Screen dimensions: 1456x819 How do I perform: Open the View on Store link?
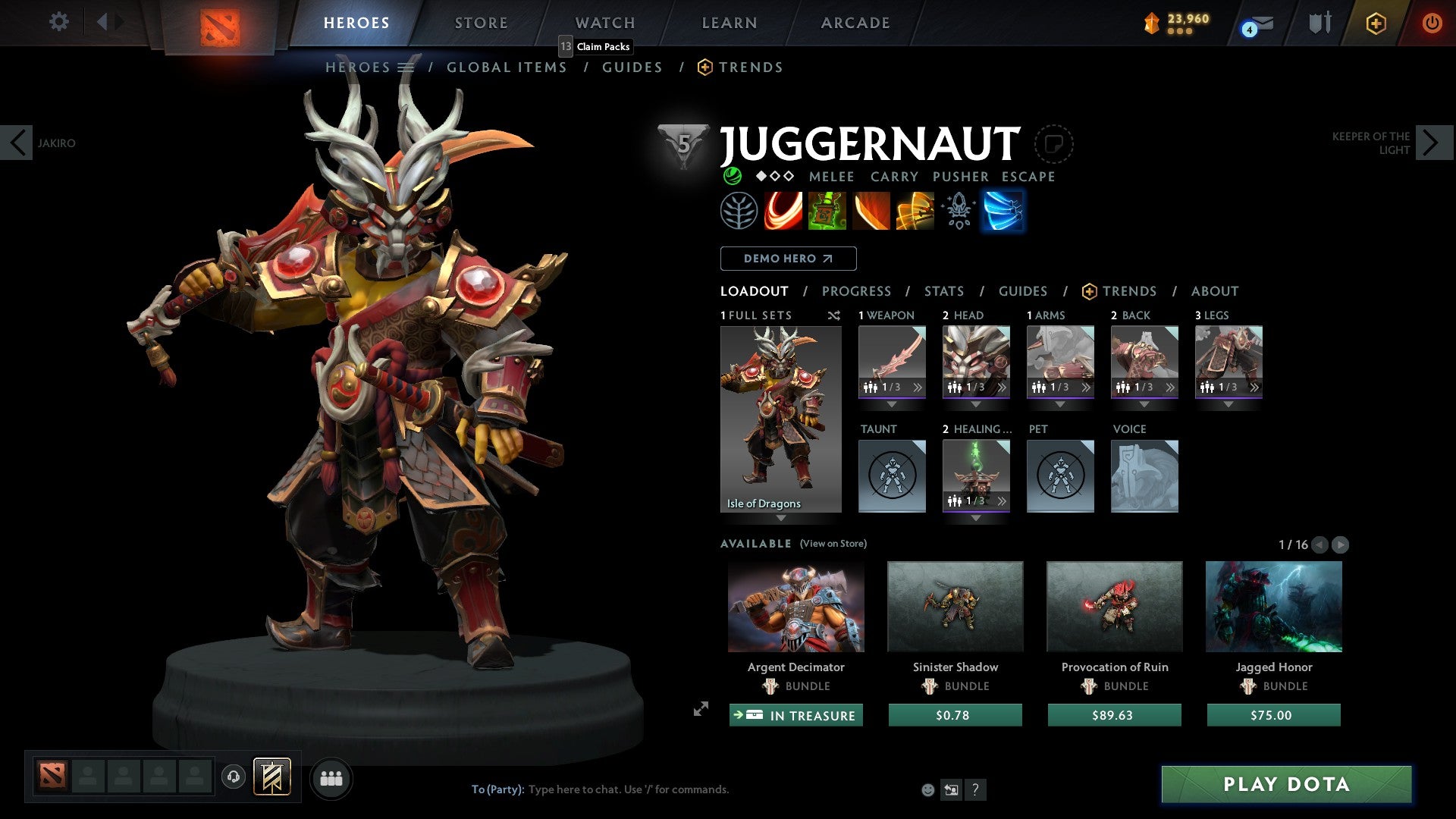pyautogui.click(x=833, y=544)
